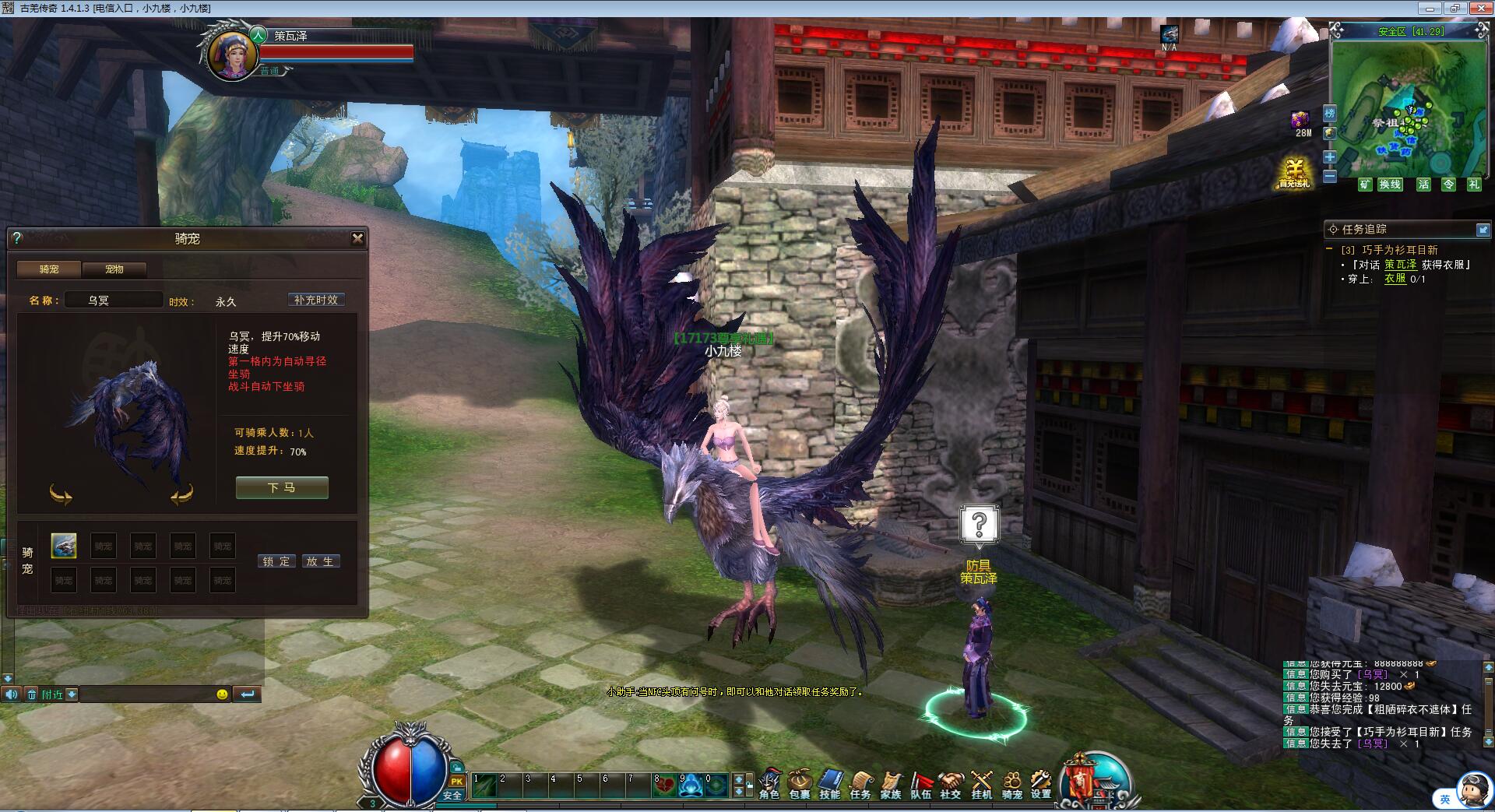Open the 首充送礼 first-recharge gift icon
Viewport: 1495px width, 812px height.
1294,173
